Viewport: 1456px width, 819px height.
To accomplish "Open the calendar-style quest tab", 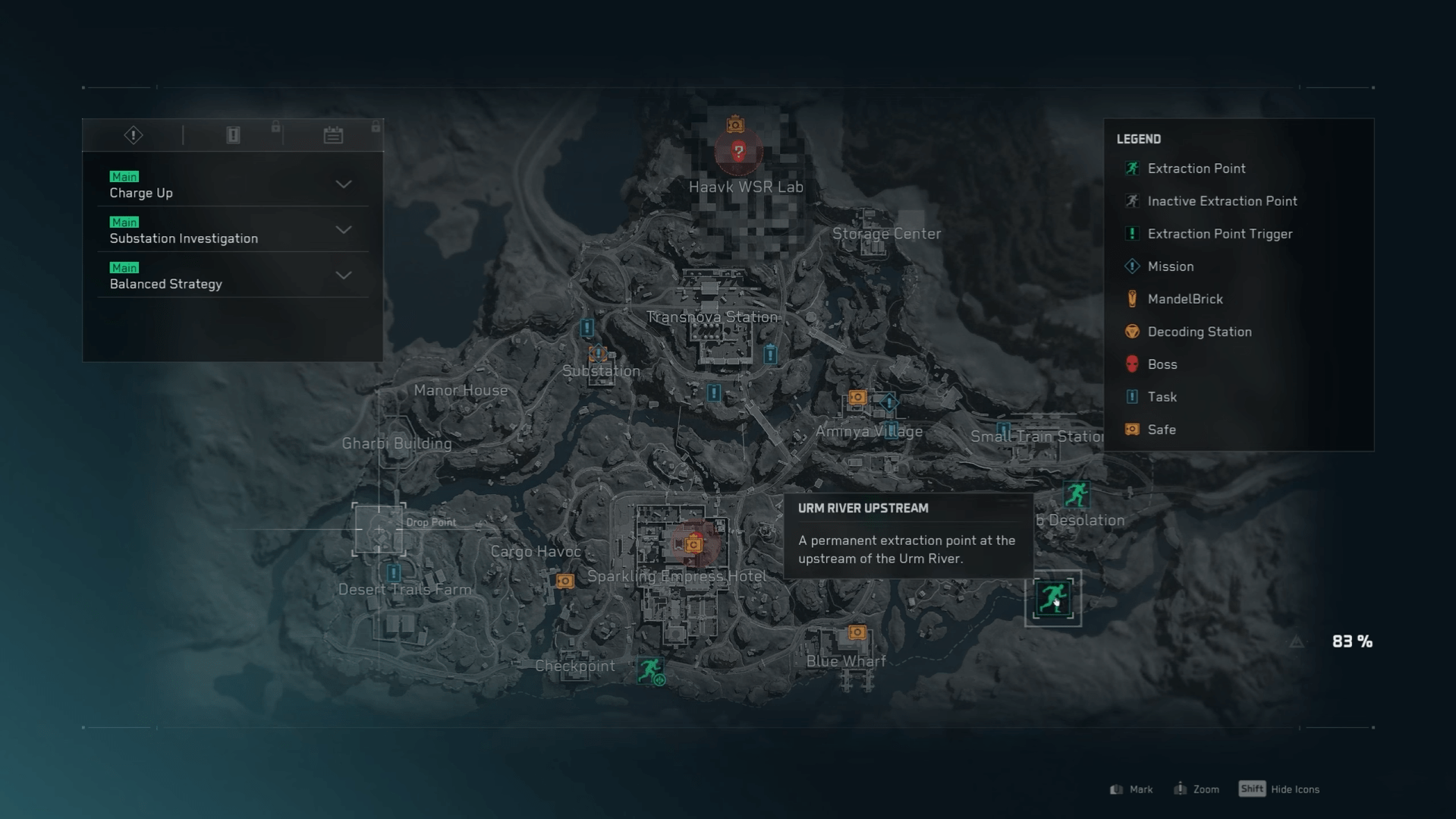I will (332, 134).
